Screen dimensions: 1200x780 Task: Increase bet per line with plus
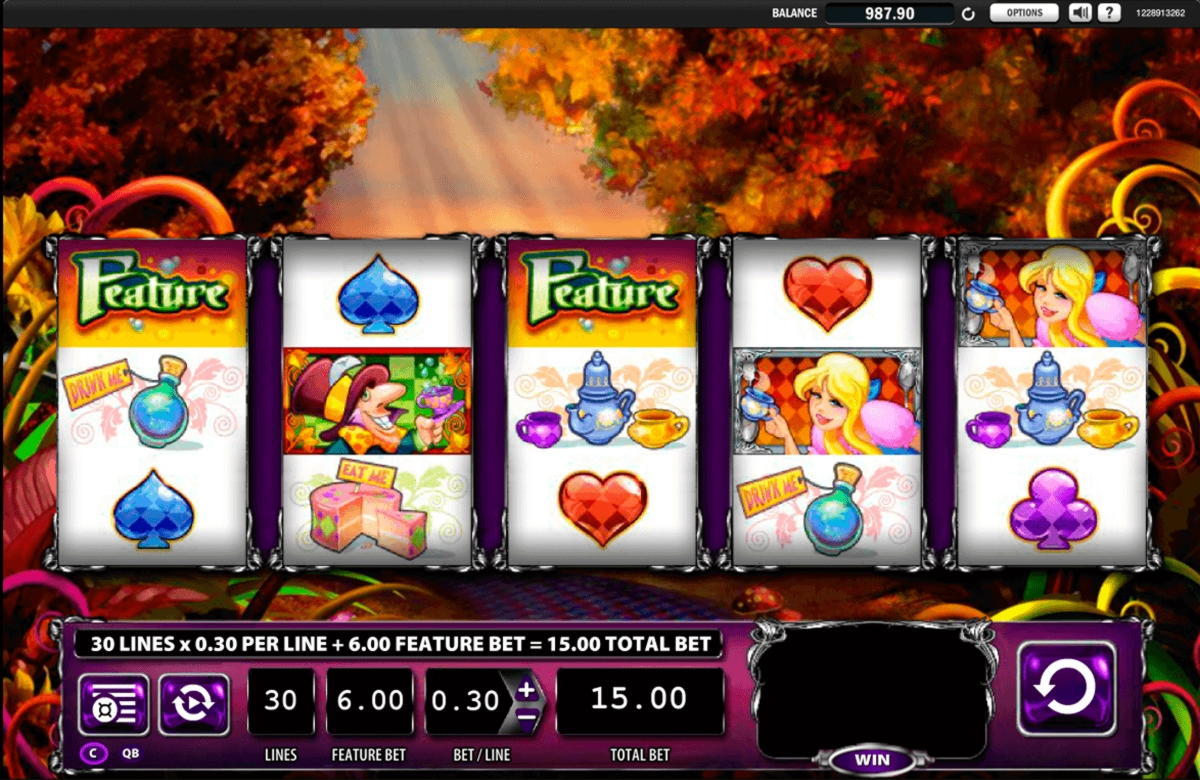click(x=527, y=689)
